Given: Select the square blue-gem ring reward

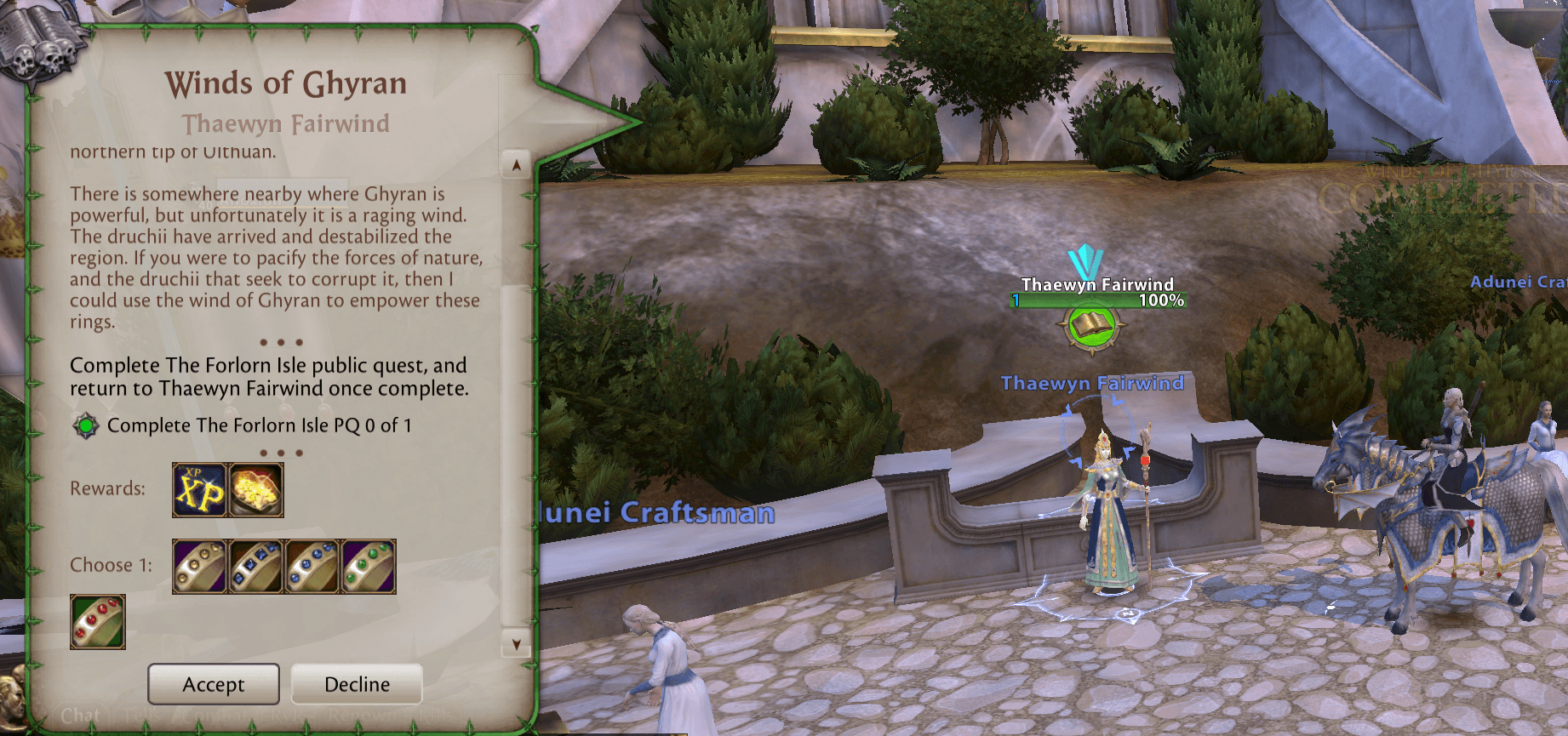Looking at the screenshot, I should (256, 566).
